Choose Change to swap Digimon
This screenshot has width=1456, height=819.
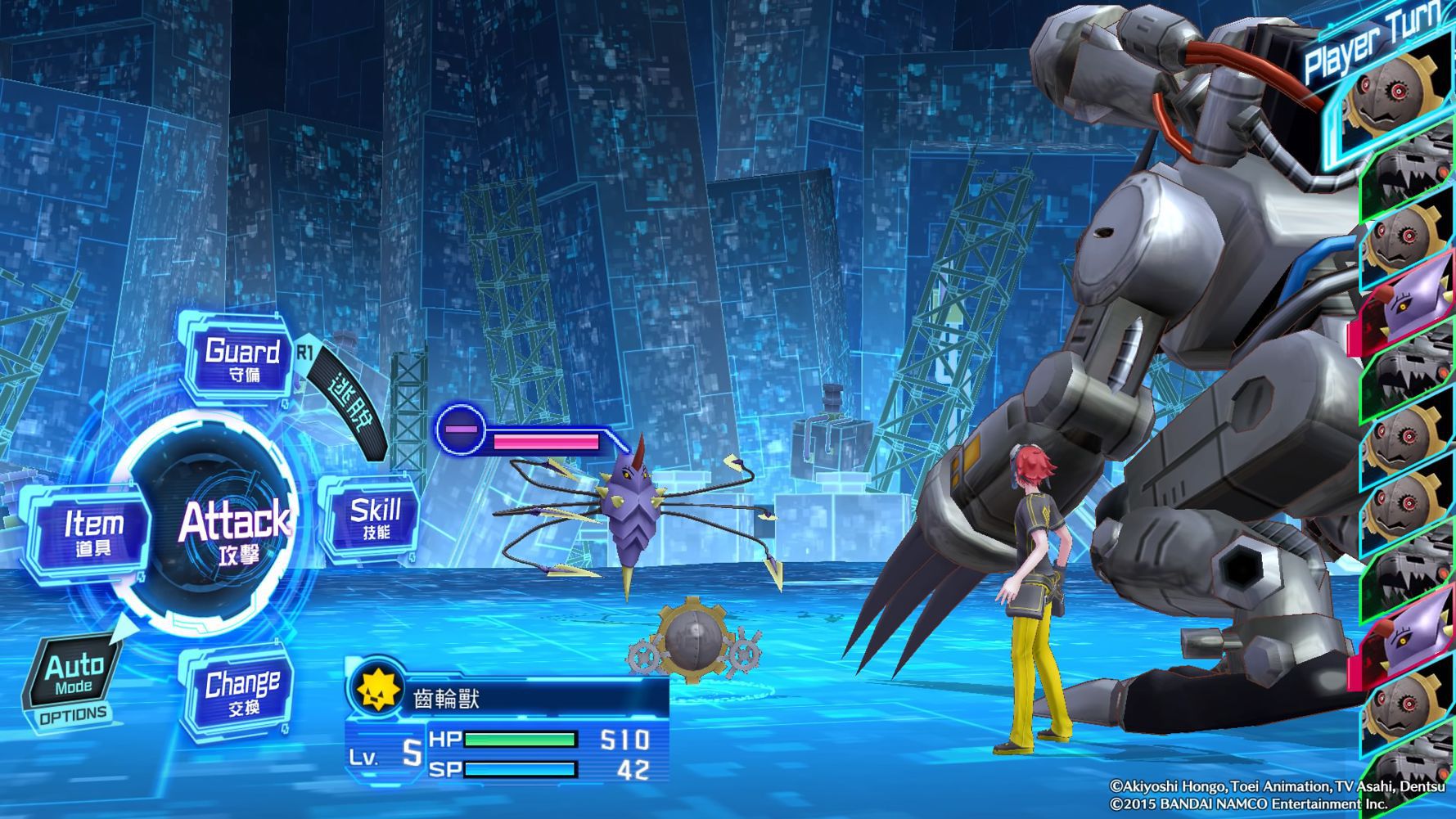pyautogui.click(x=241, y=691)
